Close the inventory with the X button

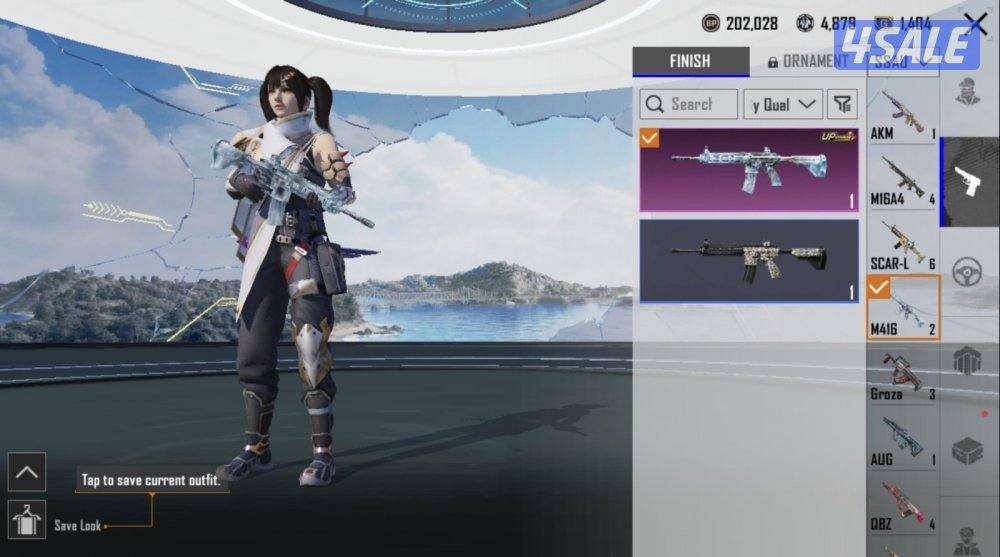coord(975,25)
